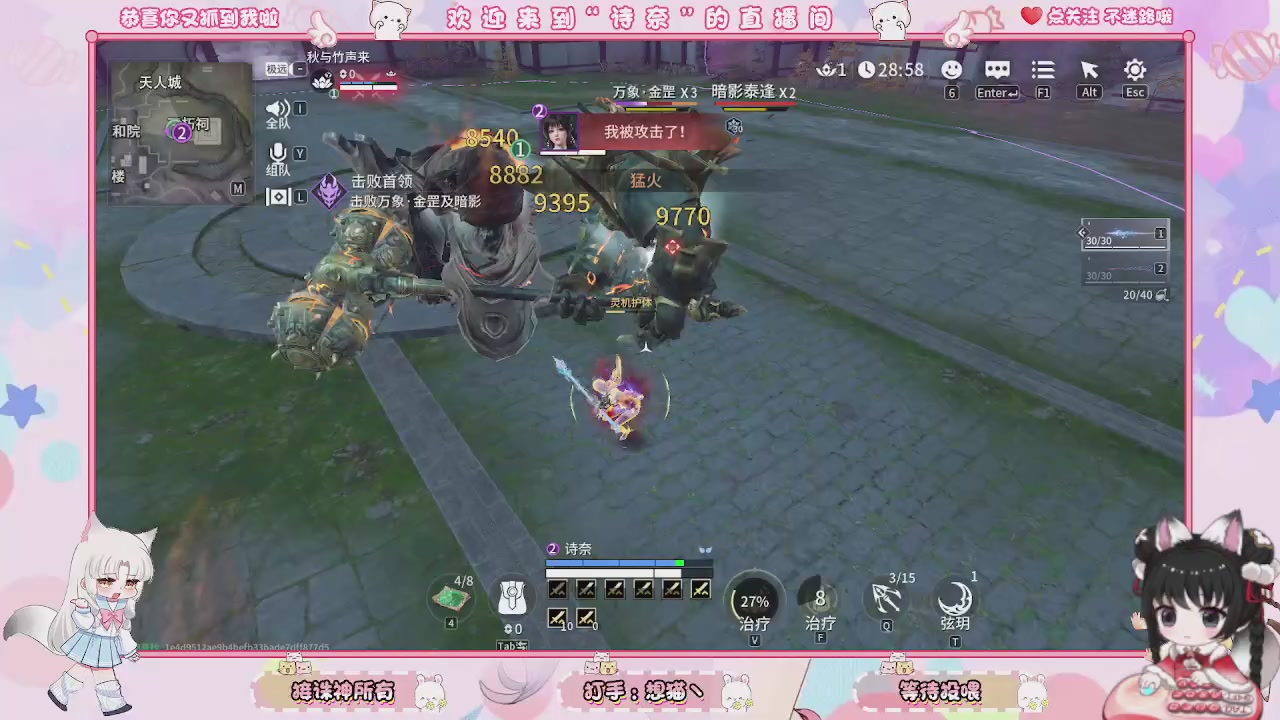Toggle spectate mode with the L camera icon
1280x720 pixels.
pyautogui.click(x=279, y=196)
